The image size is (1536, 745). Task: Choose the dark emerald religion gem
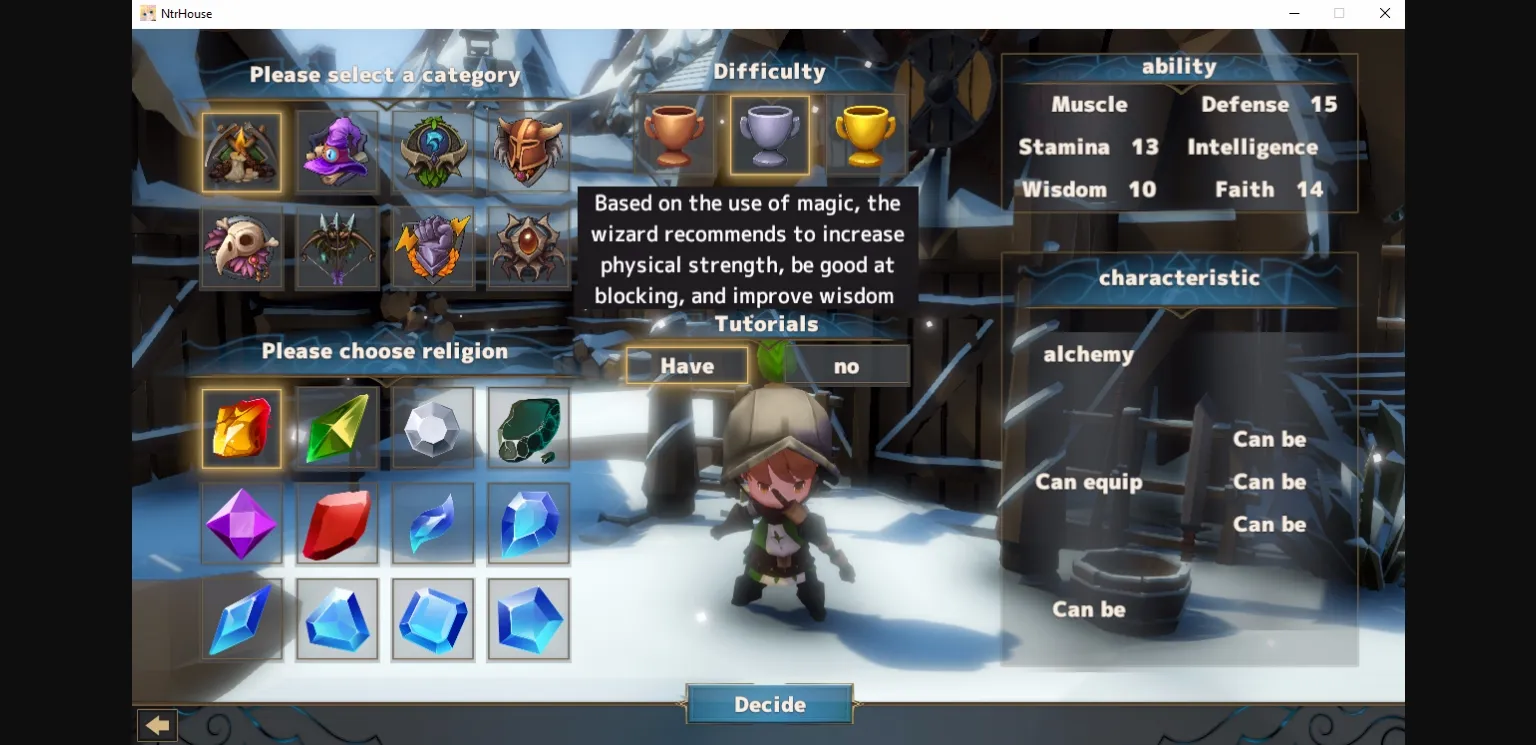coord(529,428)
